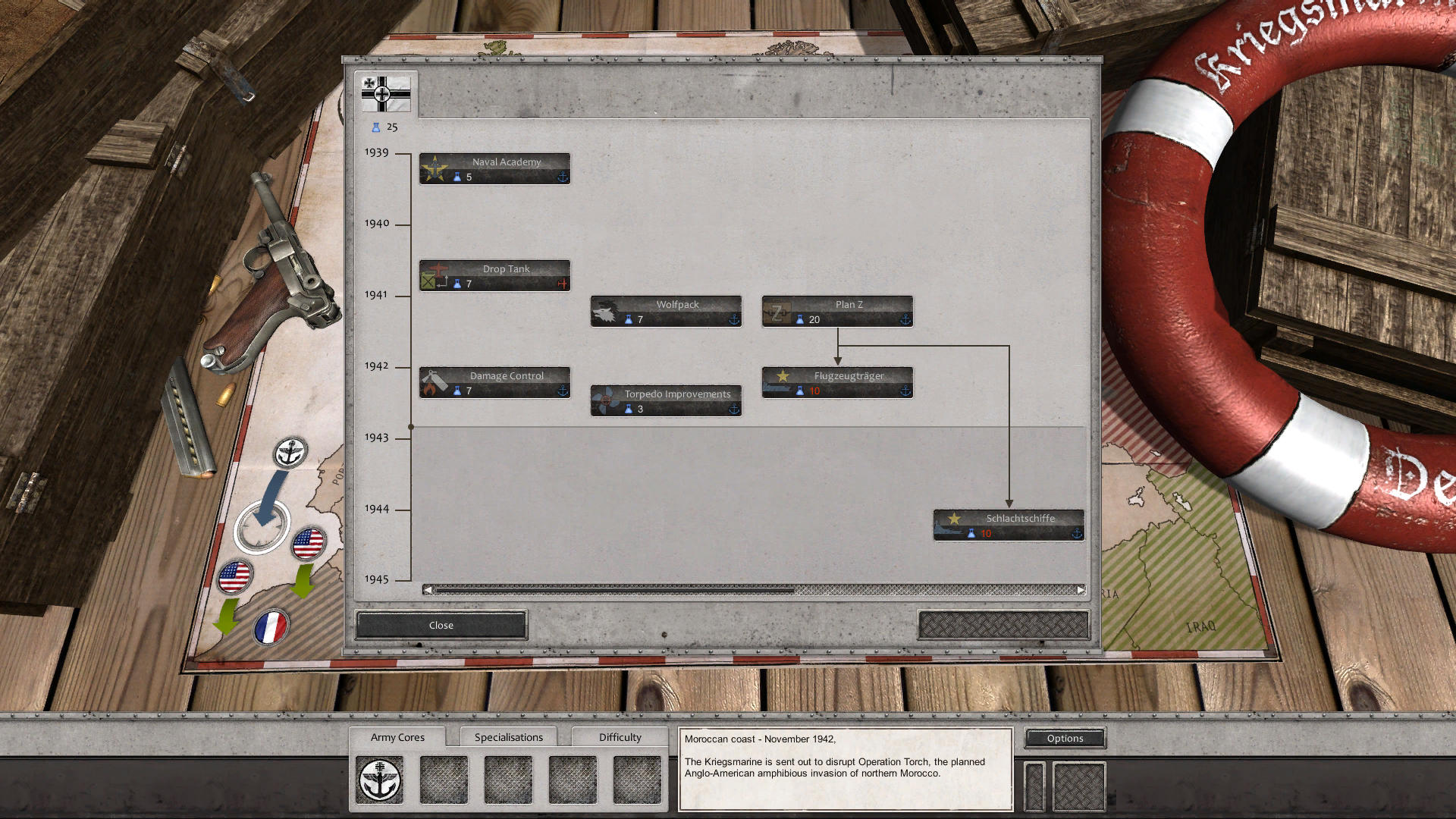
Task: Select the Plan Z research
Action: pos(836,311)
